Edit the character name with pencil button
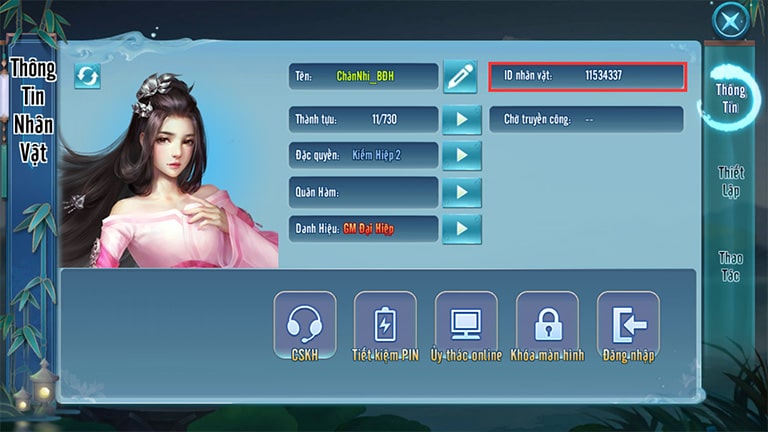The height and width of the screenshot is (432, 768). click(460, 77)
